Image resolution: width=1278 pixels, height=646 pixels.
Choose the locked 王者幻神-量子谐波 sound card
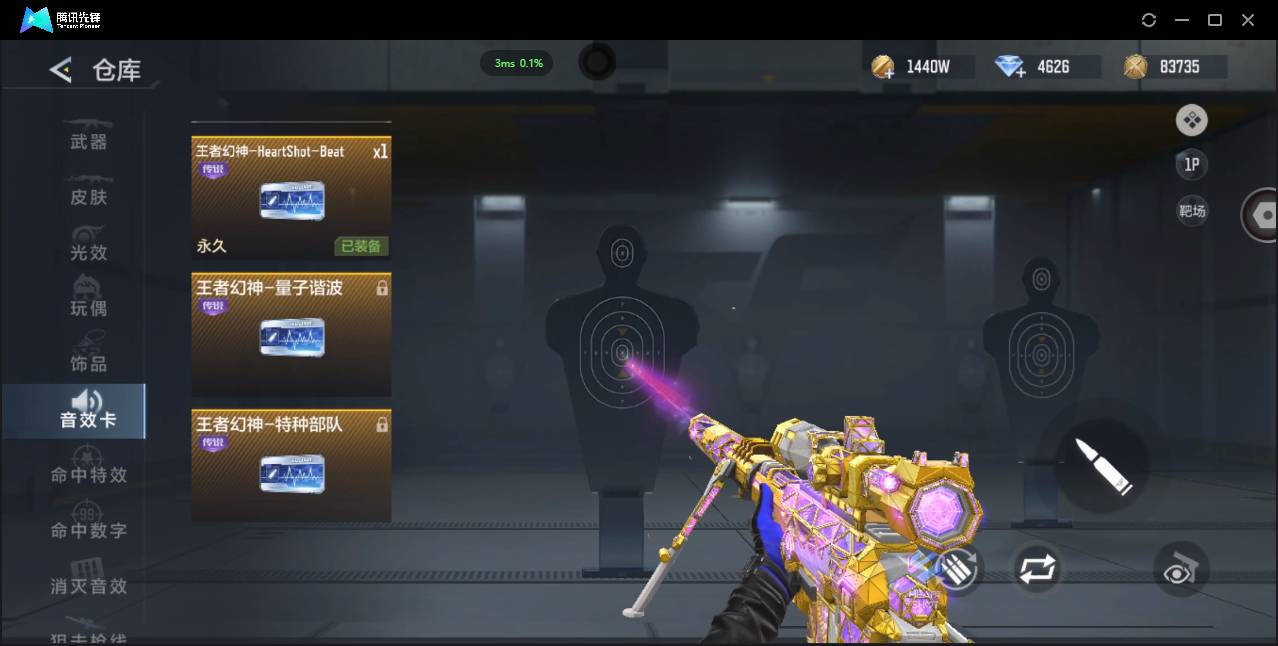(x=291, y=335)
